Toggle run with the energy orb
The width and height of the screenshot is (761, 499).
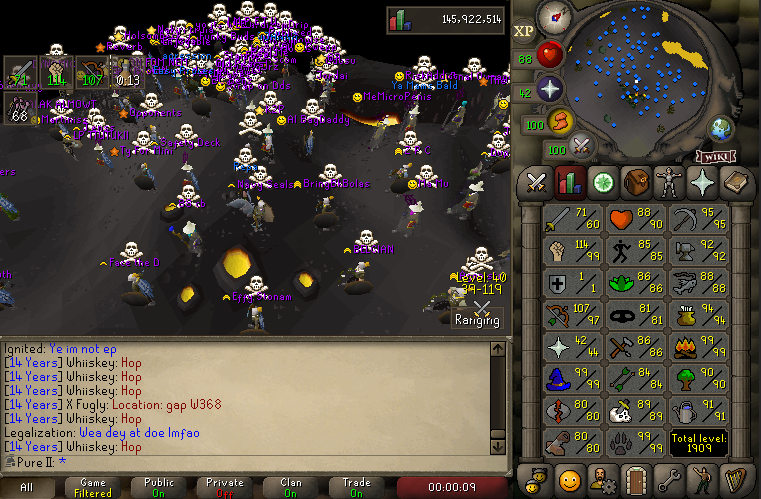point(559,121)
